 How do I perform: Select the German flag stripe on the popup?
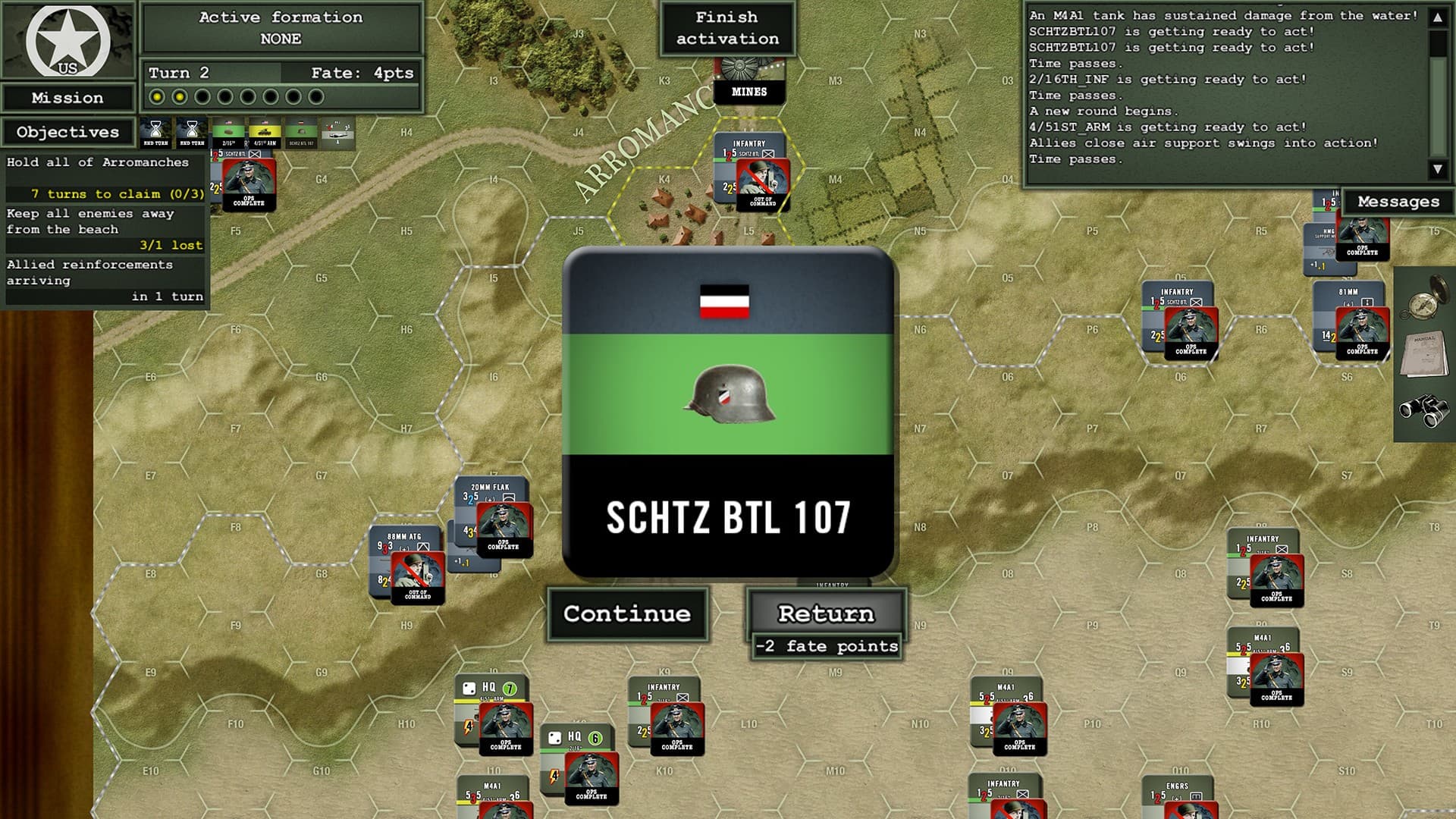click(724, 301)
